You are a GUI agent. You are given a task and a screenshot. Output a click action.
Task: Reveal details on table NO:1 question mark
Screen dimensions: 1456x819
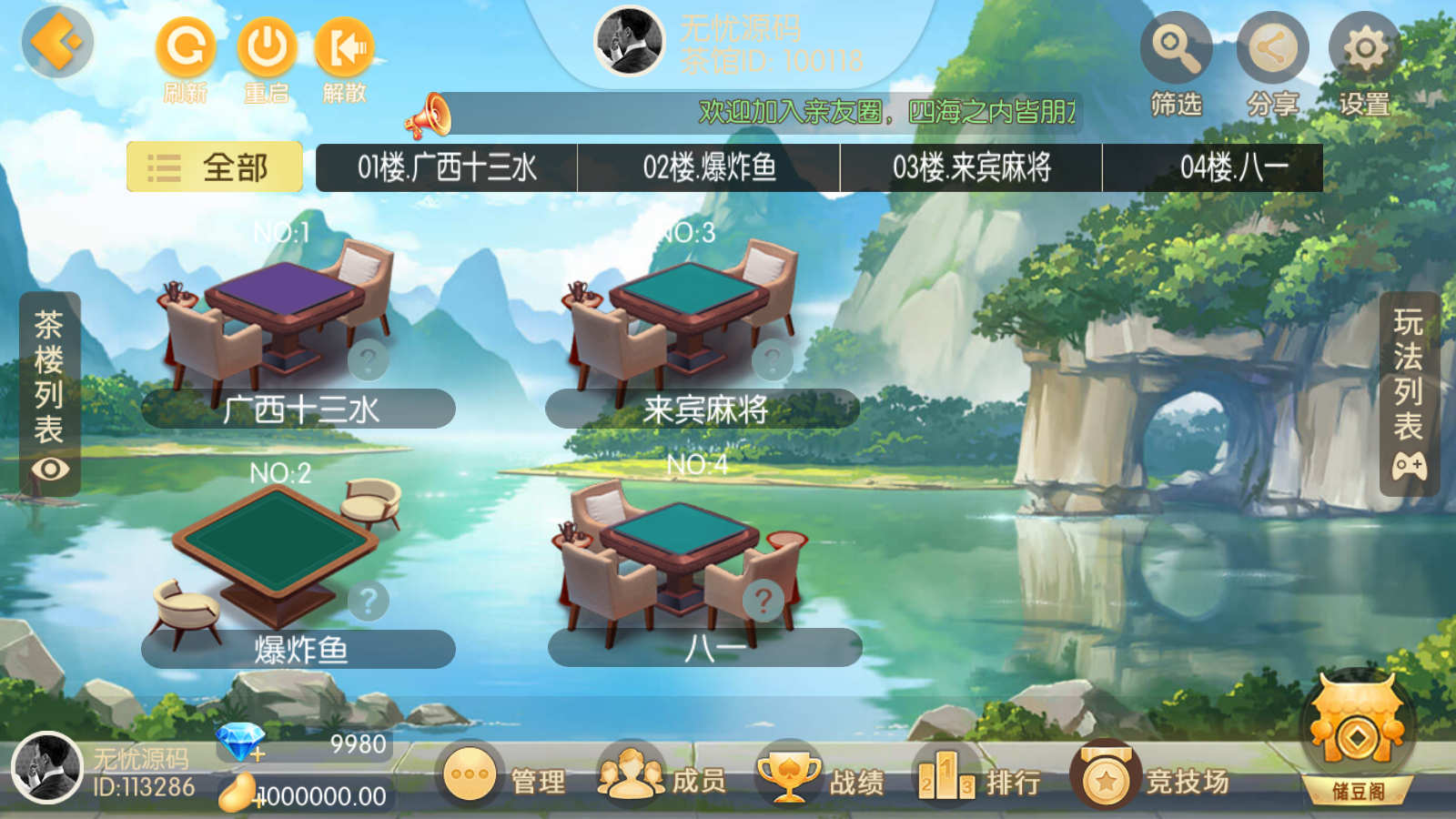[x=367, y=359]
